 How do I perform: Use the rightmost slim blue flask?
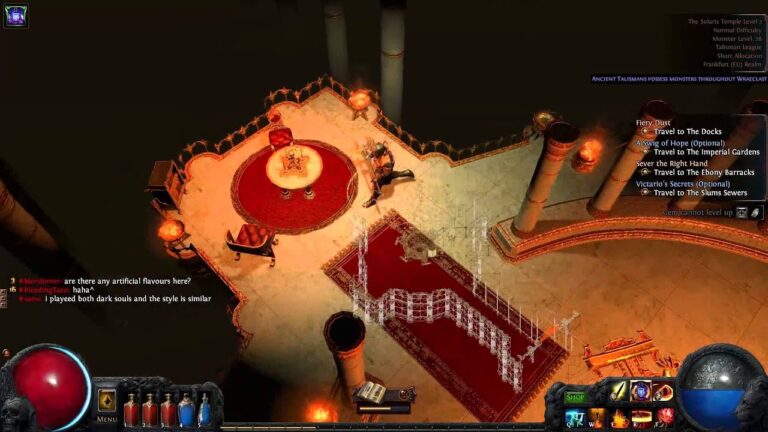205,411
